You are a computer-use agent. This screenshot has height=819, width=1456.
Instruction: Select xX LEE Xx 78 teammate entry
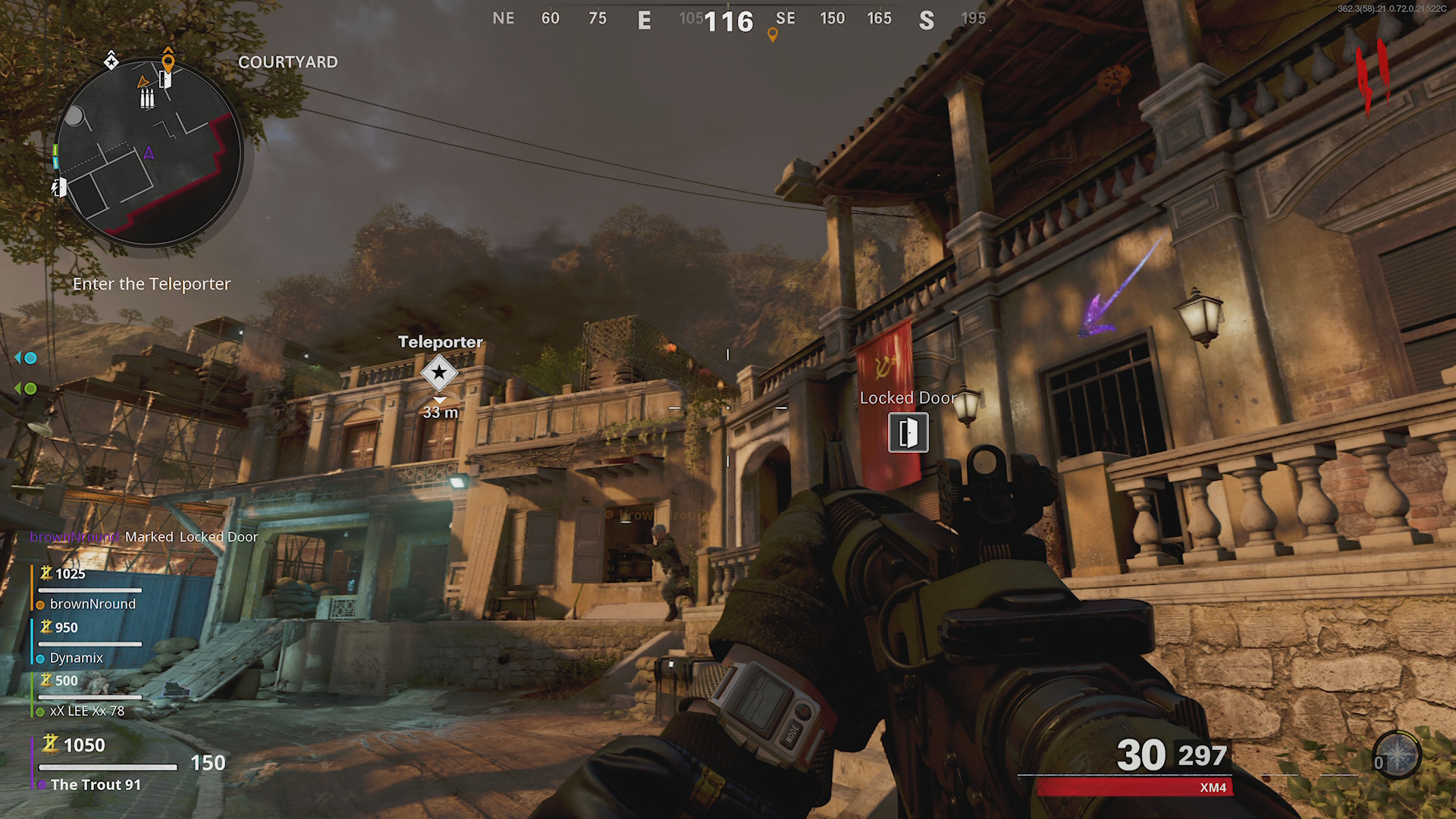(86, 711)
